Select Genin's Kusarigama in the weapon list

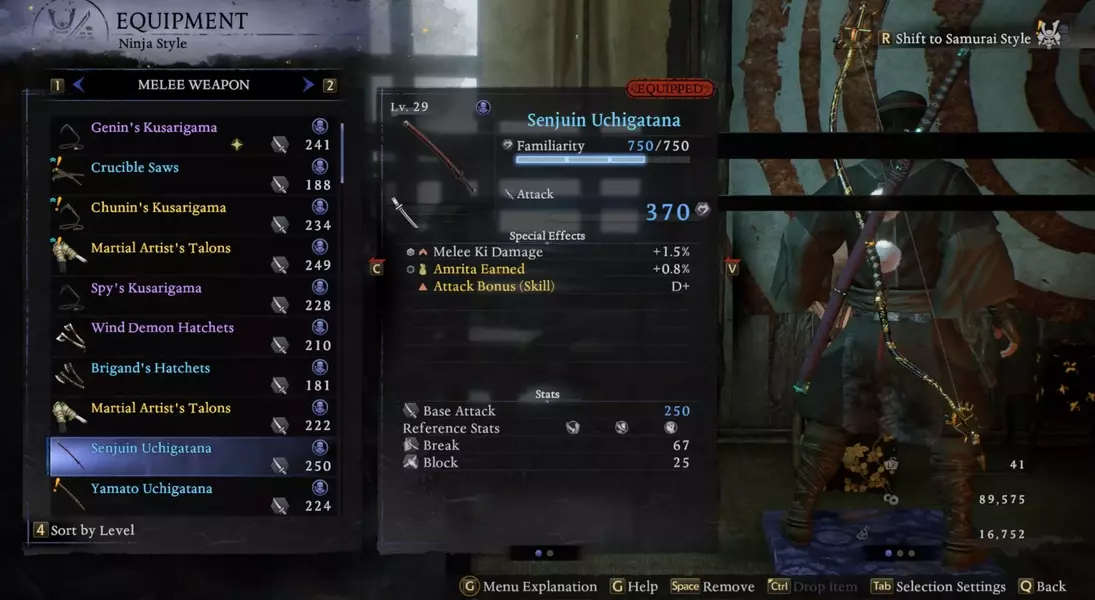[x=154, y=128]
